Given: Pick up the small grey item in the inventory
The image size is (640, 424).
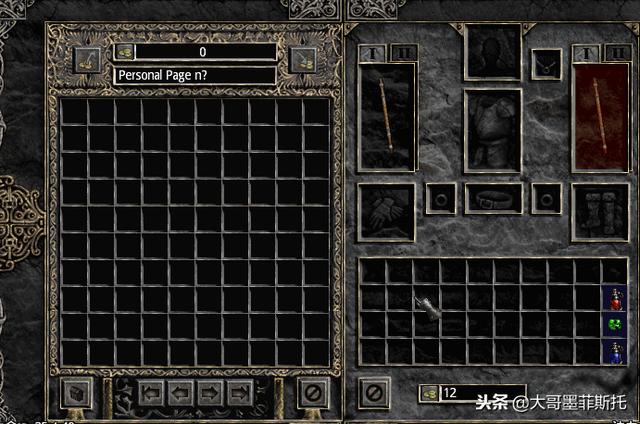Looking at the screenshot, I should 432,309.
